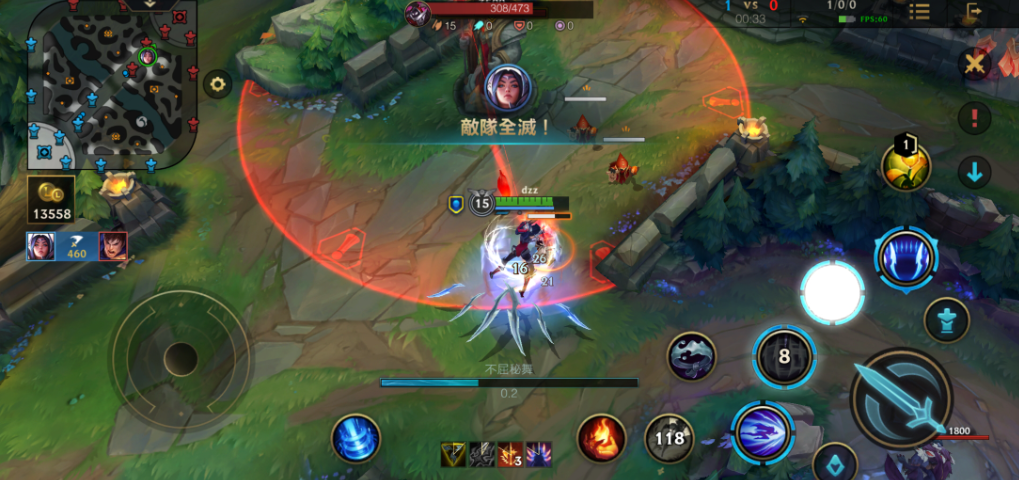
Task: Tap the ability on 8-second cooldown
Action: click(784, 357)
